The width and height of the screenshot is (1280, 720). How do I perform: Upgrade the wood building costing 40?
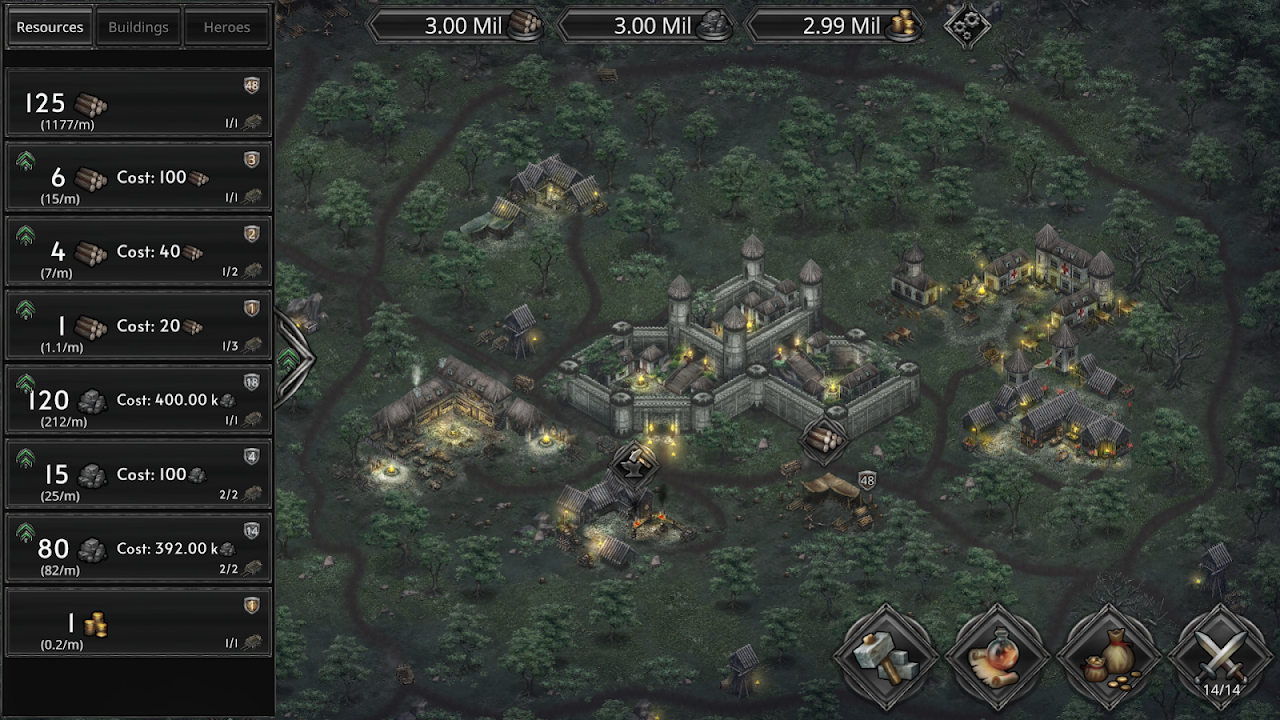click(26, 238)
